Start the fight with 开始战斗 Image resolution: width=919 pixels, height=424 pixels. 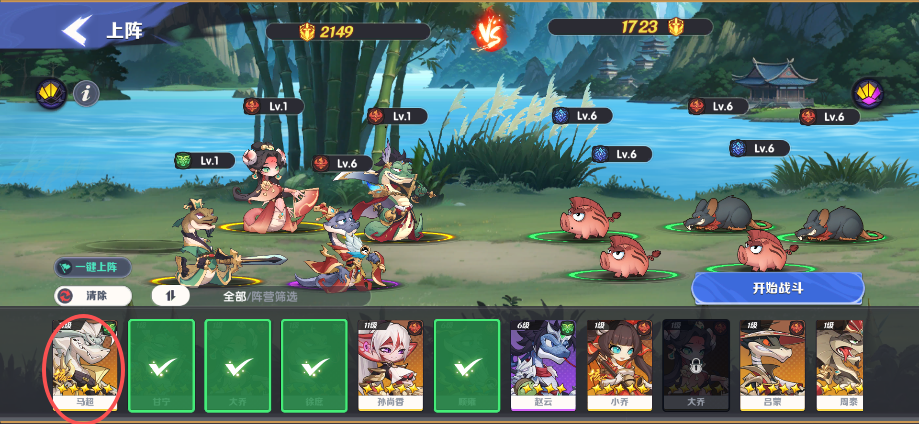[x=777, y=288]
